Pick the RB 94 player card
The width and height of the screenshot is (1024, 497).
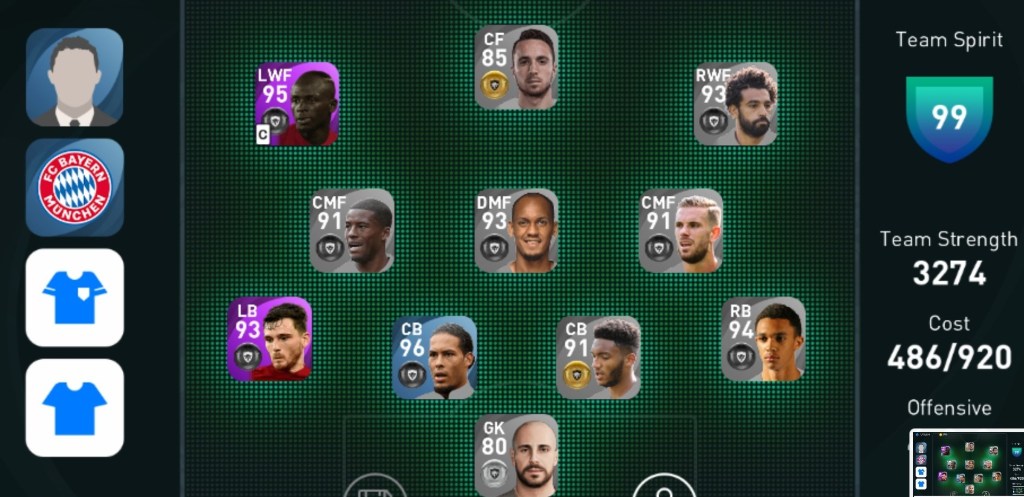763,339
